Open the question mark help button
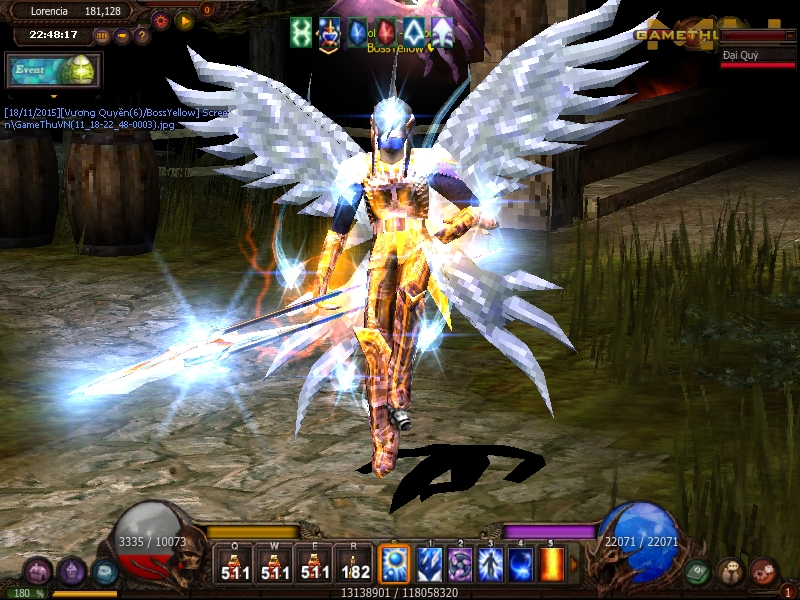 (142, 36)
